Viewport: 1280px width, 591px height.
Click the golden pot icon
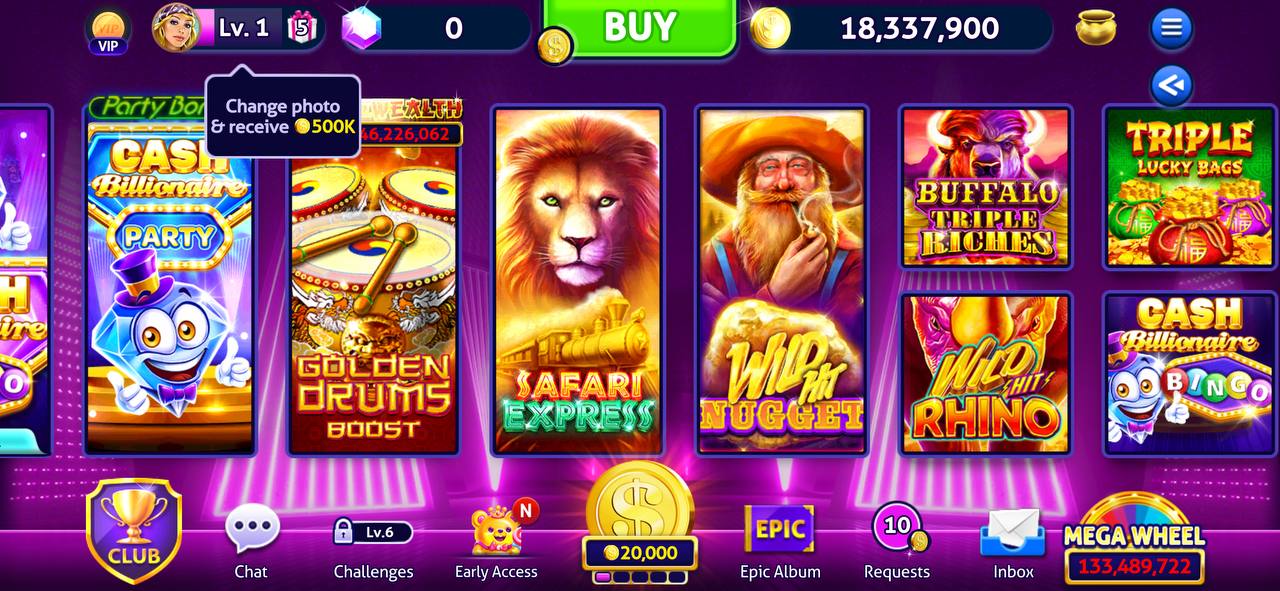point(1096,28)
